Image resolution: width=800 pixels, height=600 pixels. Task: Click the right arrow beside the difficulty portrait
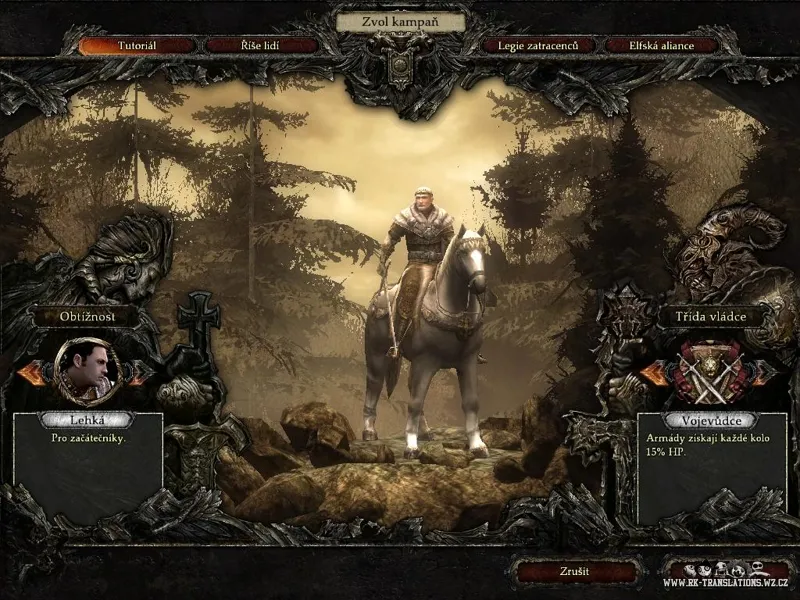(x=140, y=372)
